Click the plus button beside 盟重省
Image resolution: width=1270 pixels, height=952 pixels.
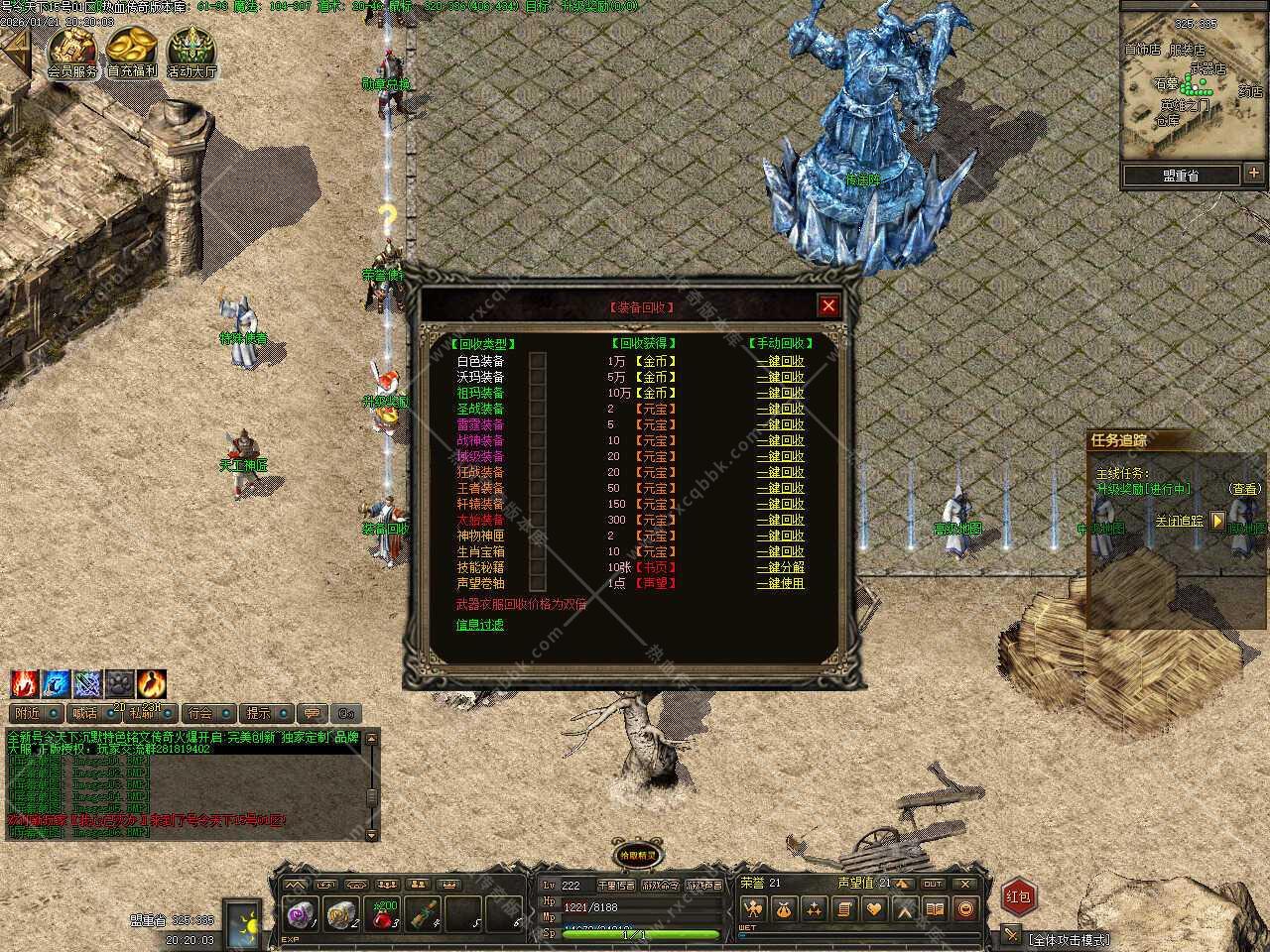1254,175
